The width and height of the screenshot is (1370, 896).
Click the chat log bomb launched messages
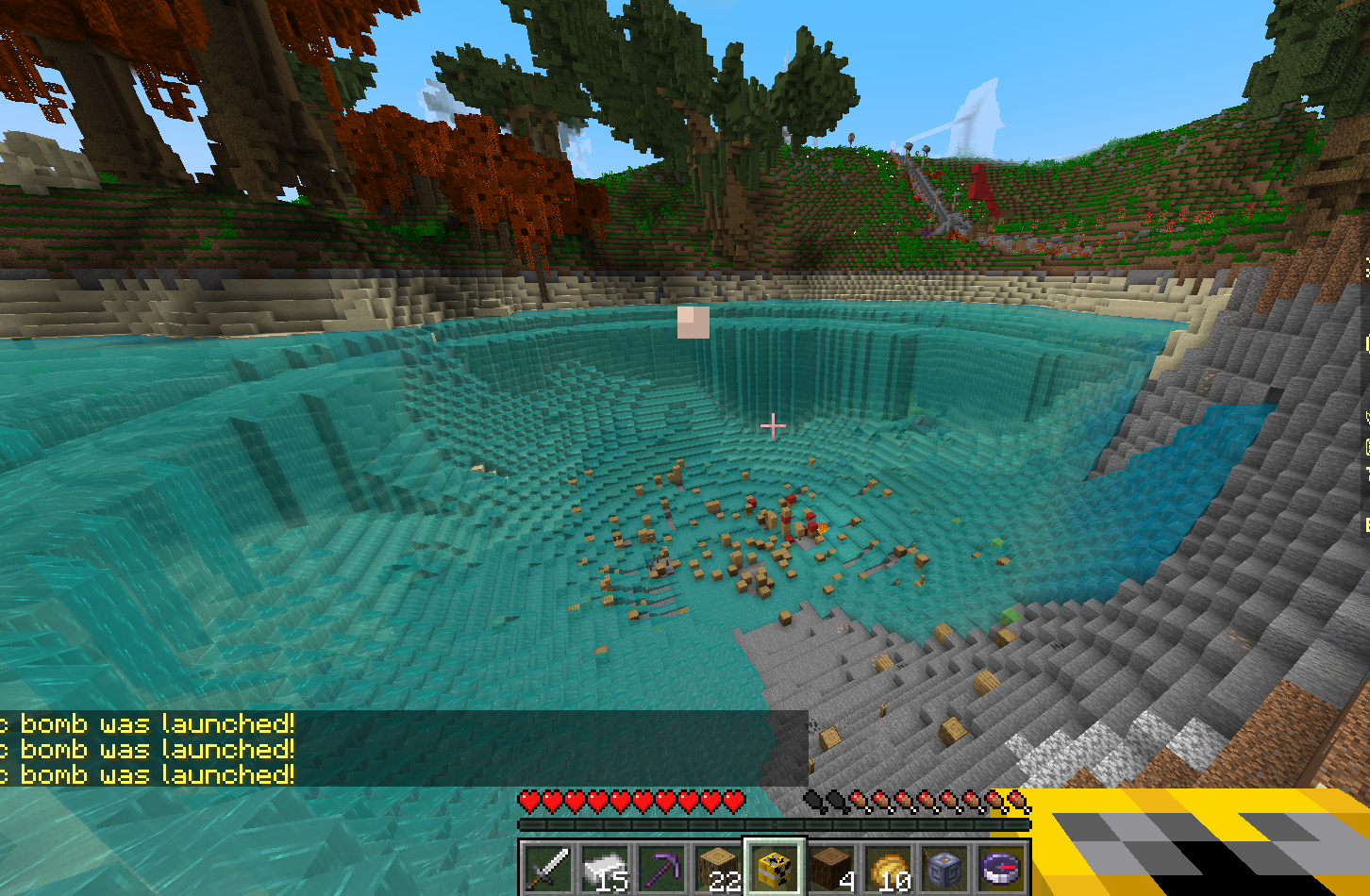point(151,749)
